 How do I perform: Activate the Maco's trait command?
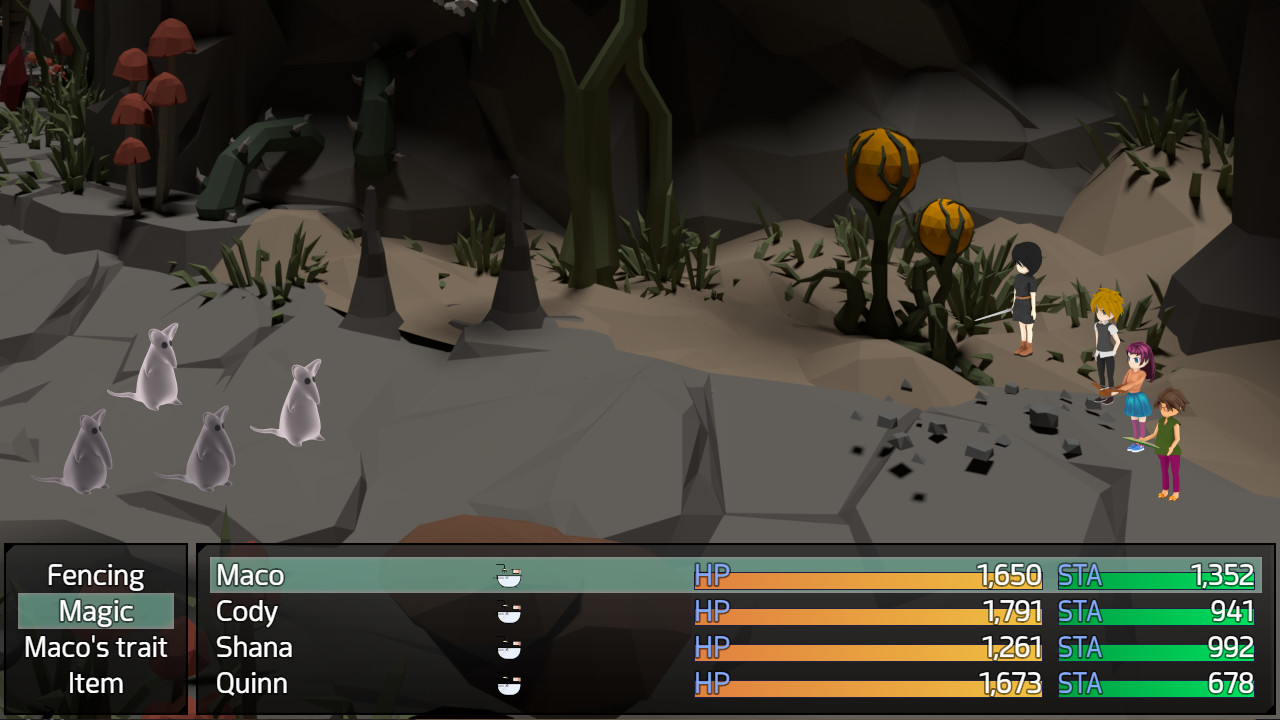tap(95, 647)
